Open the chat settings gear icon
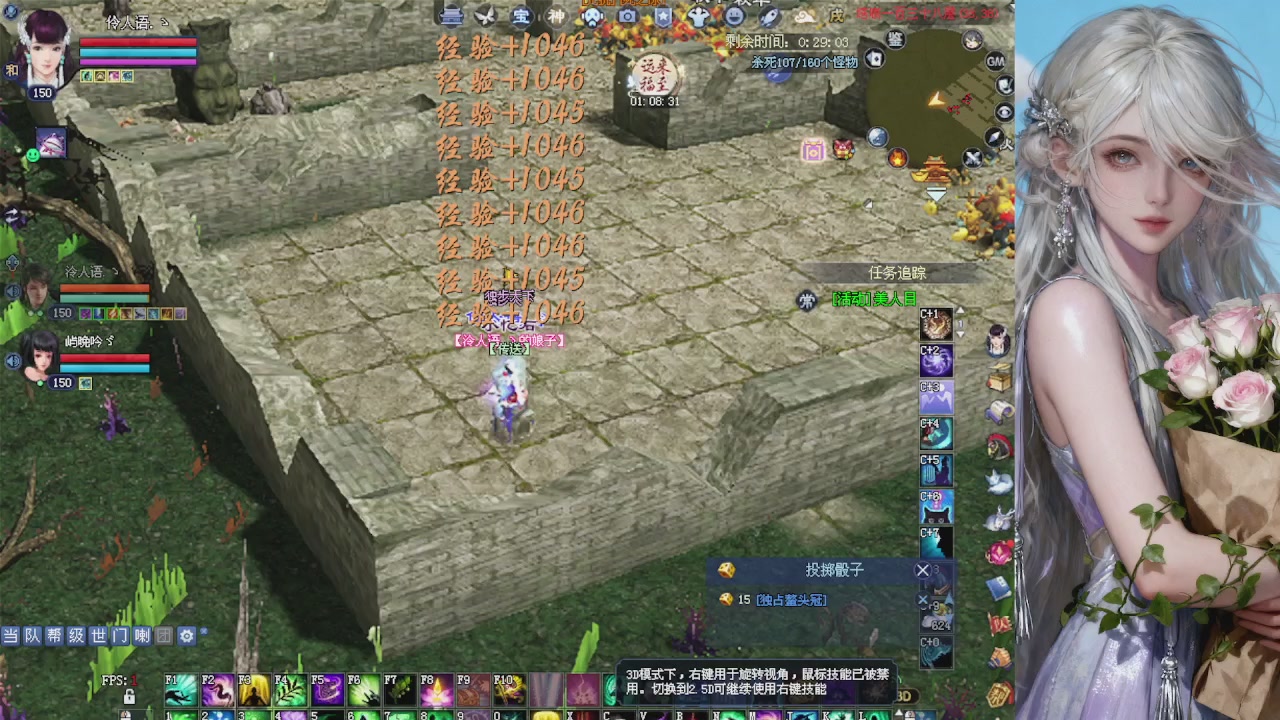Screen dimensions: 1280x720 [185, 635]
